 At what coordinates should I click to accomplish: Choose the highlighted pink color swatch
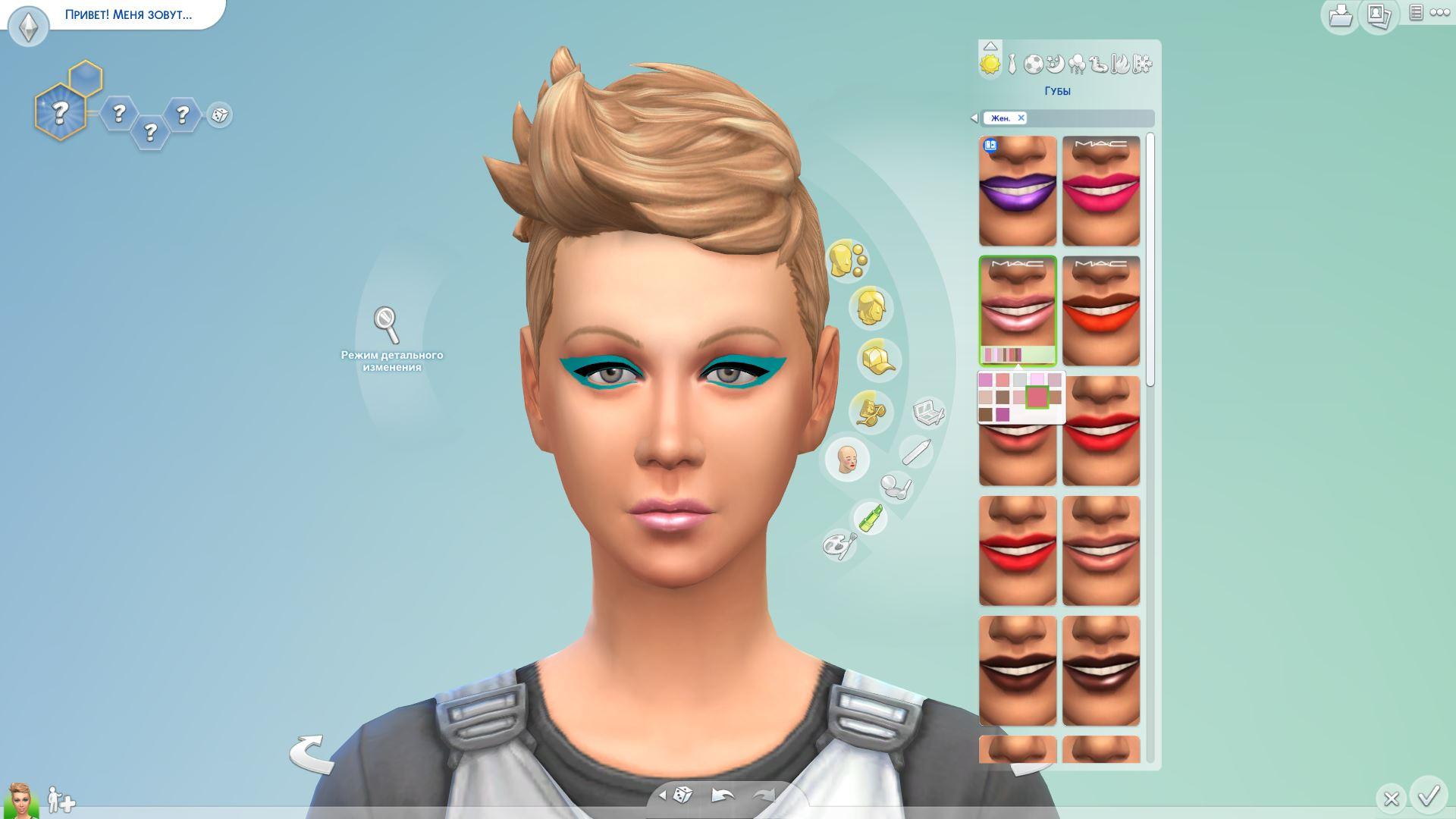(1037, 397)
